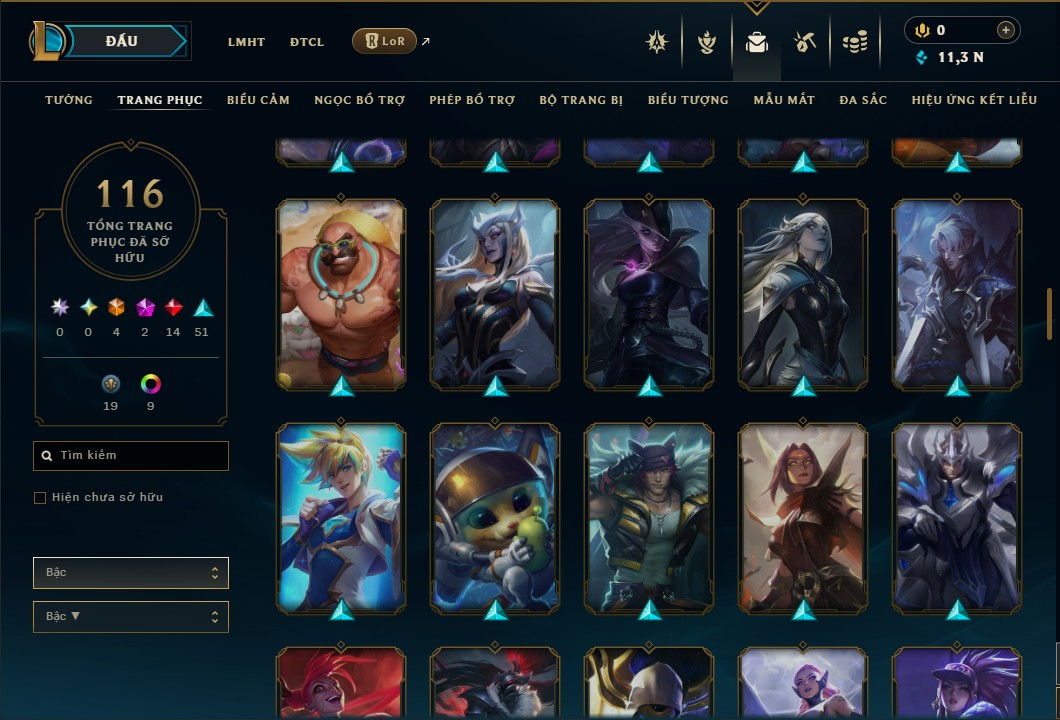Click the ĐẤU play button
The image size is (1060, 720).
(x=121, y=41)
